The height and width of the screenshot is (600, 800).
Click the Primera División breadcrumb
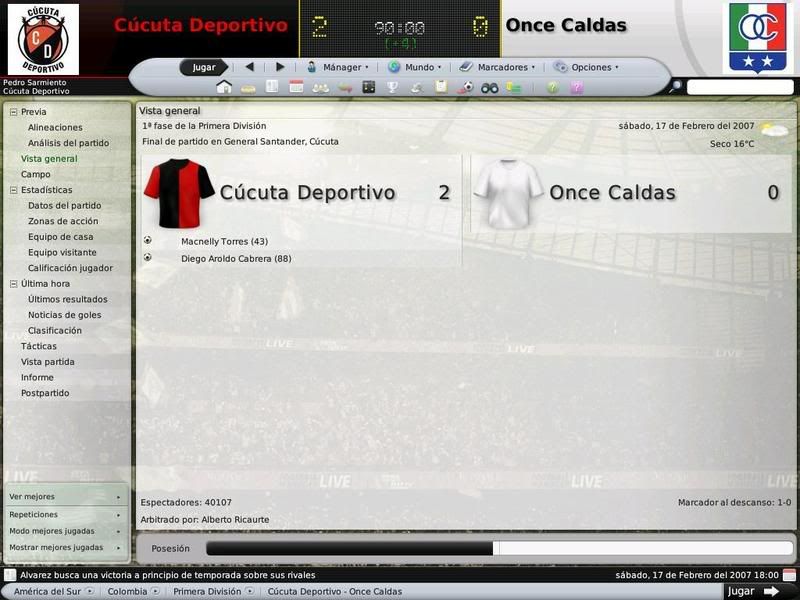206,591
